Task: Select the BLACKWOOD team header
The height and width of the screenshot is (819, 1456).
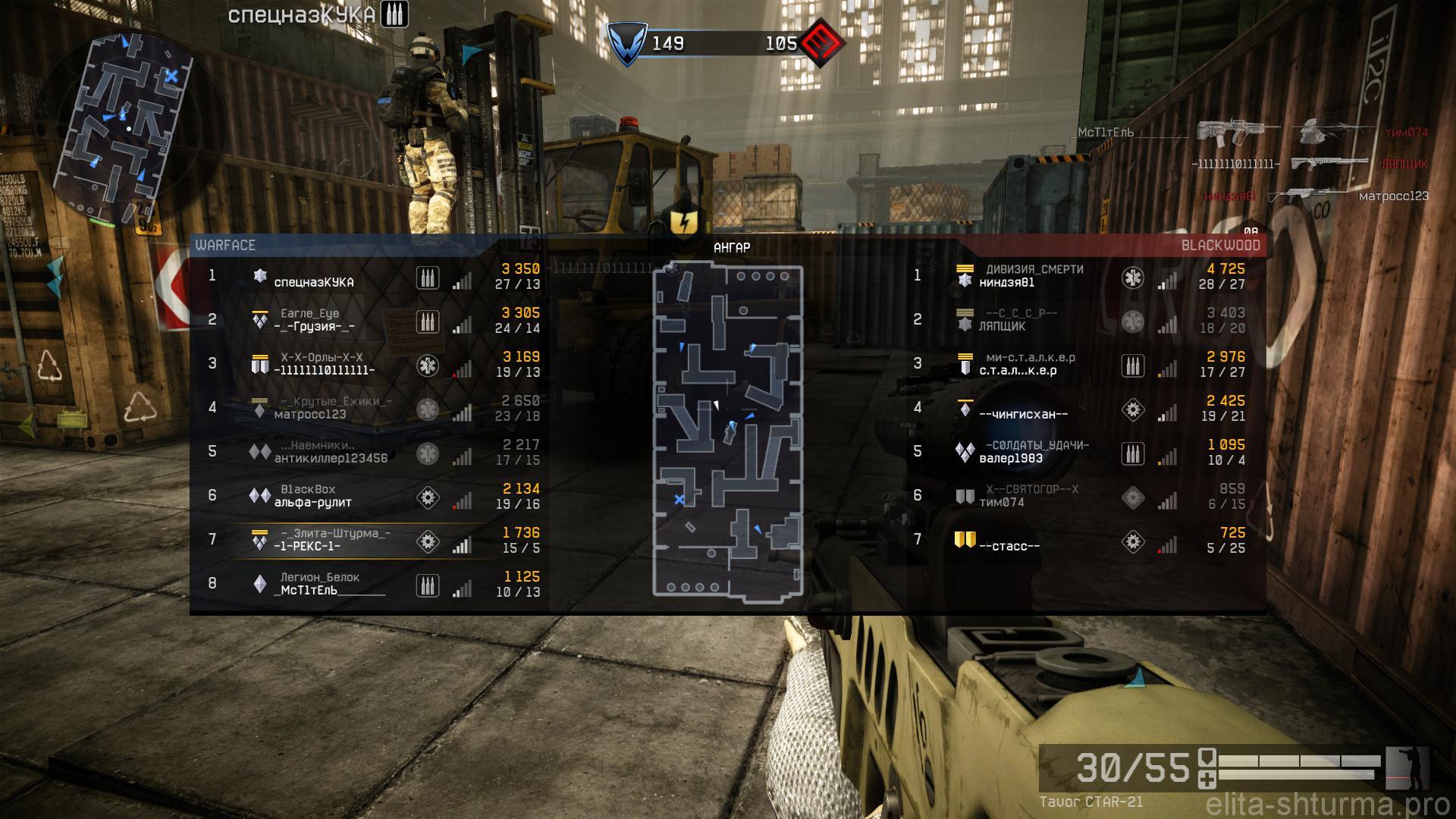Action: [x=1219, y=246]
